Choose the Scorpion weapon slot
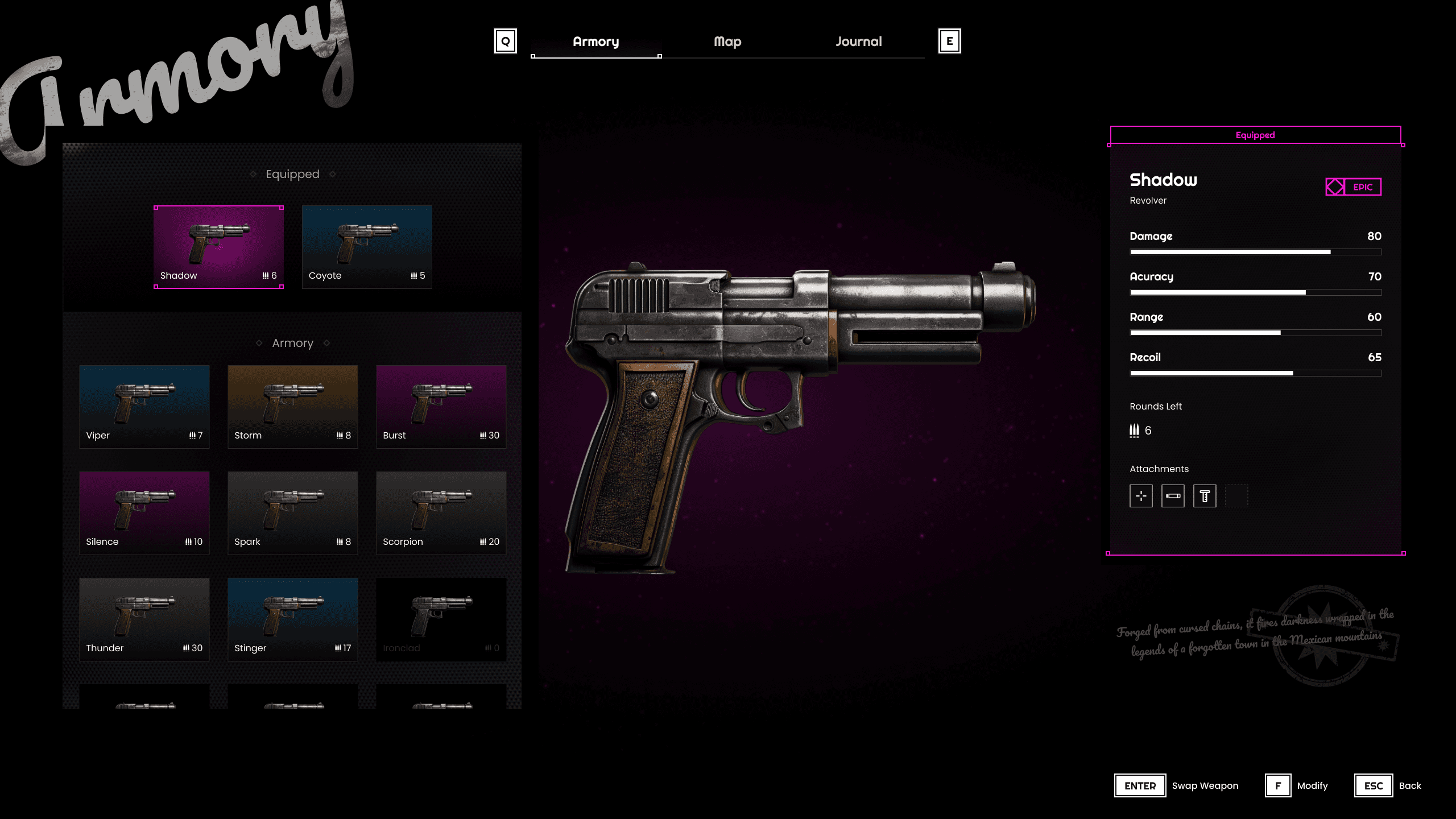 441,513
